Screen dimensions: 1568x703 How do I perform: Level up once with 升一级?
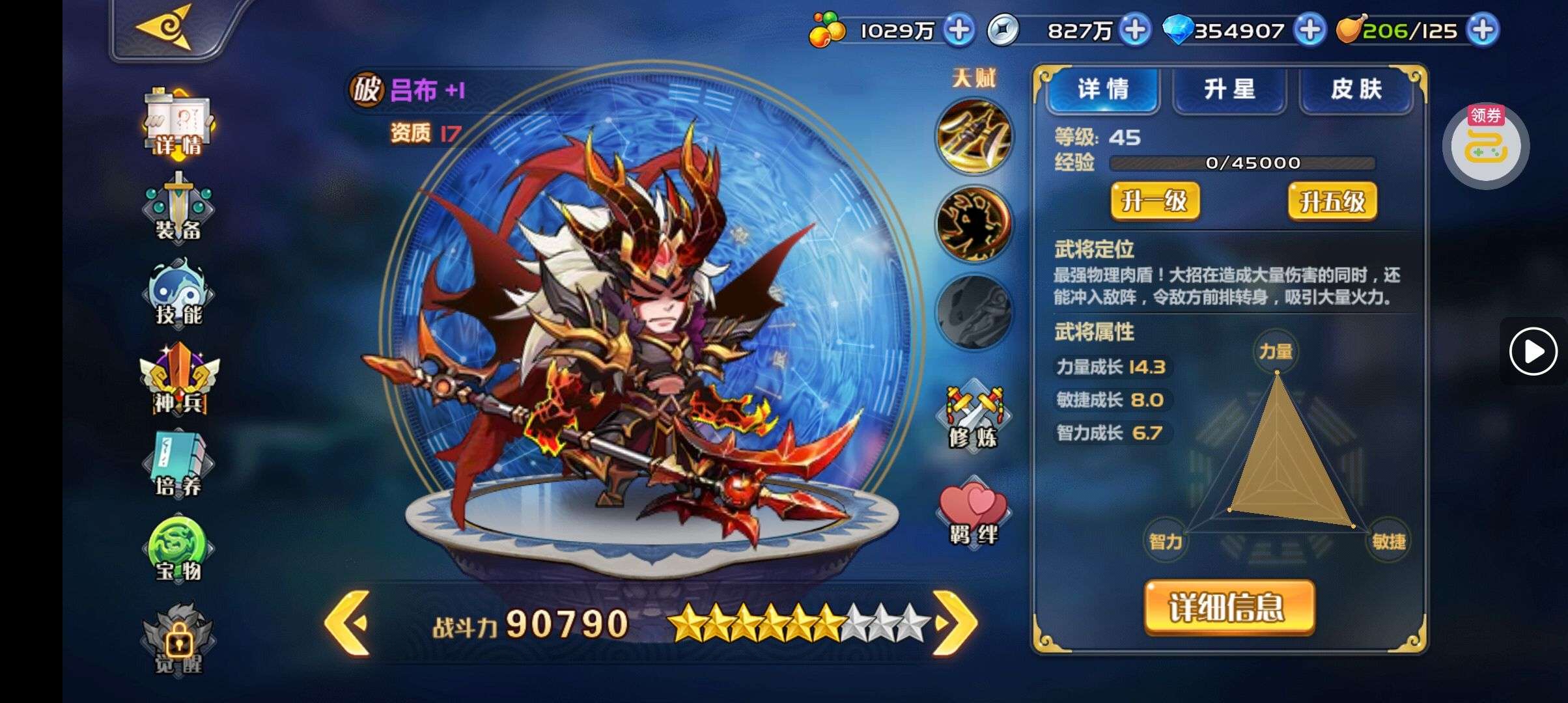click(x=1155, y=201)
